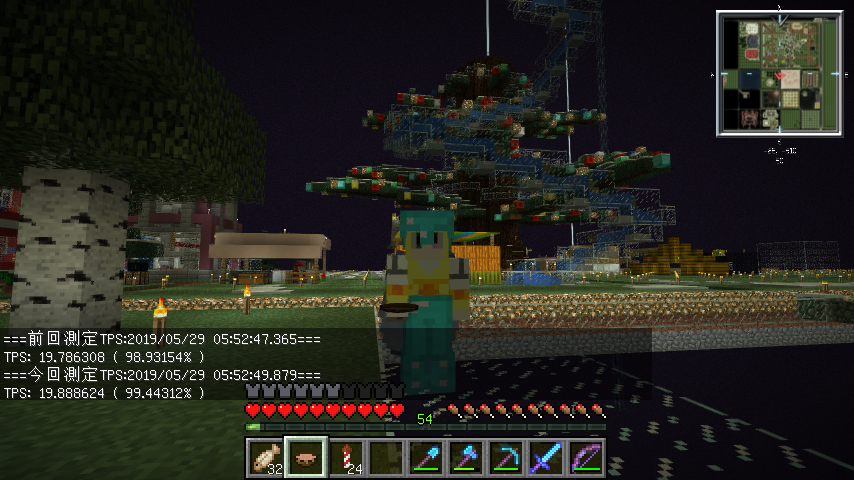Select the pumpkin pie hotbar slot
Screen dimensions: 854x480
click(x=305, y=458)
